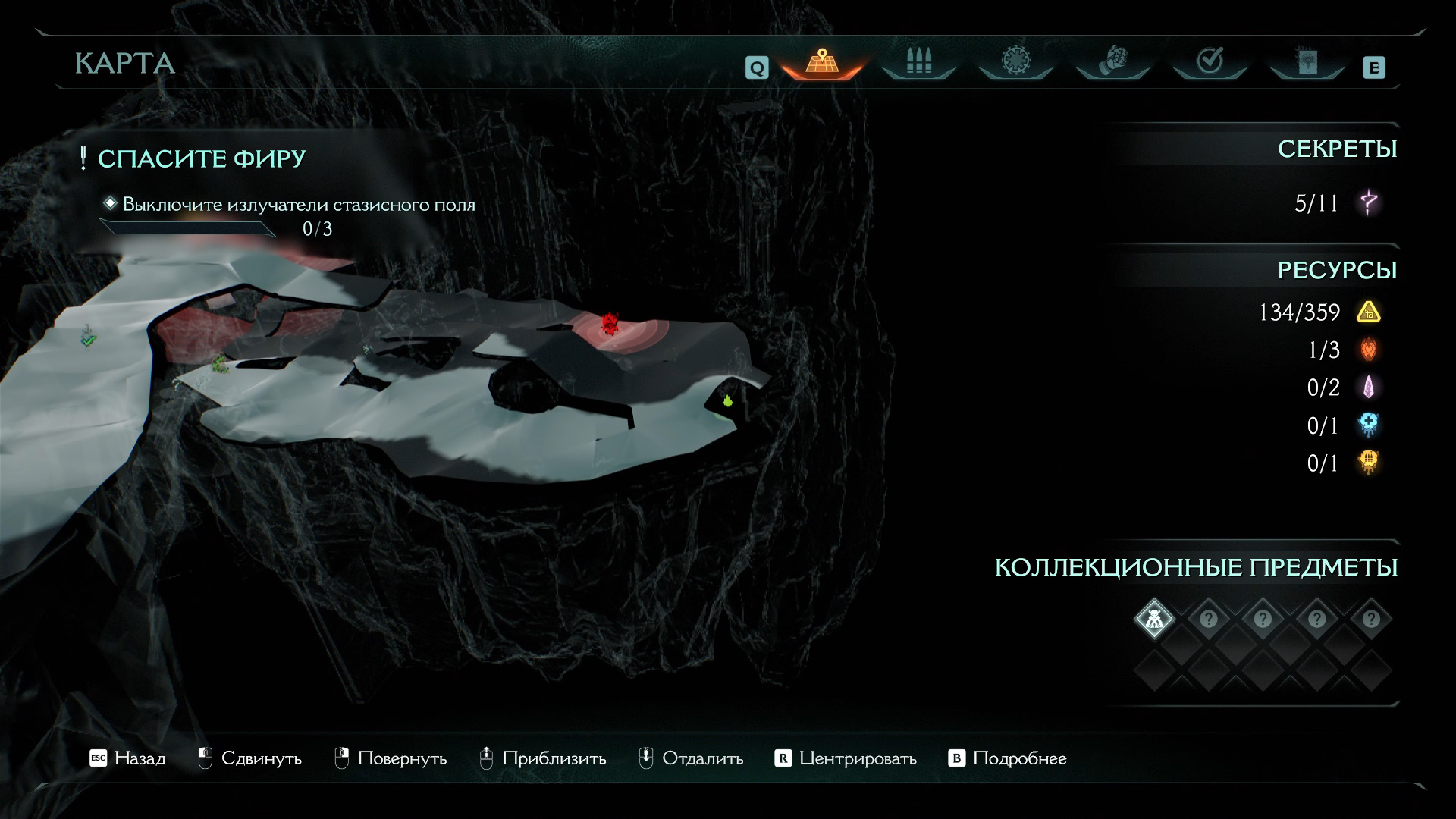
Task: Click the red demon marker on map
Action: coord(608,324)
